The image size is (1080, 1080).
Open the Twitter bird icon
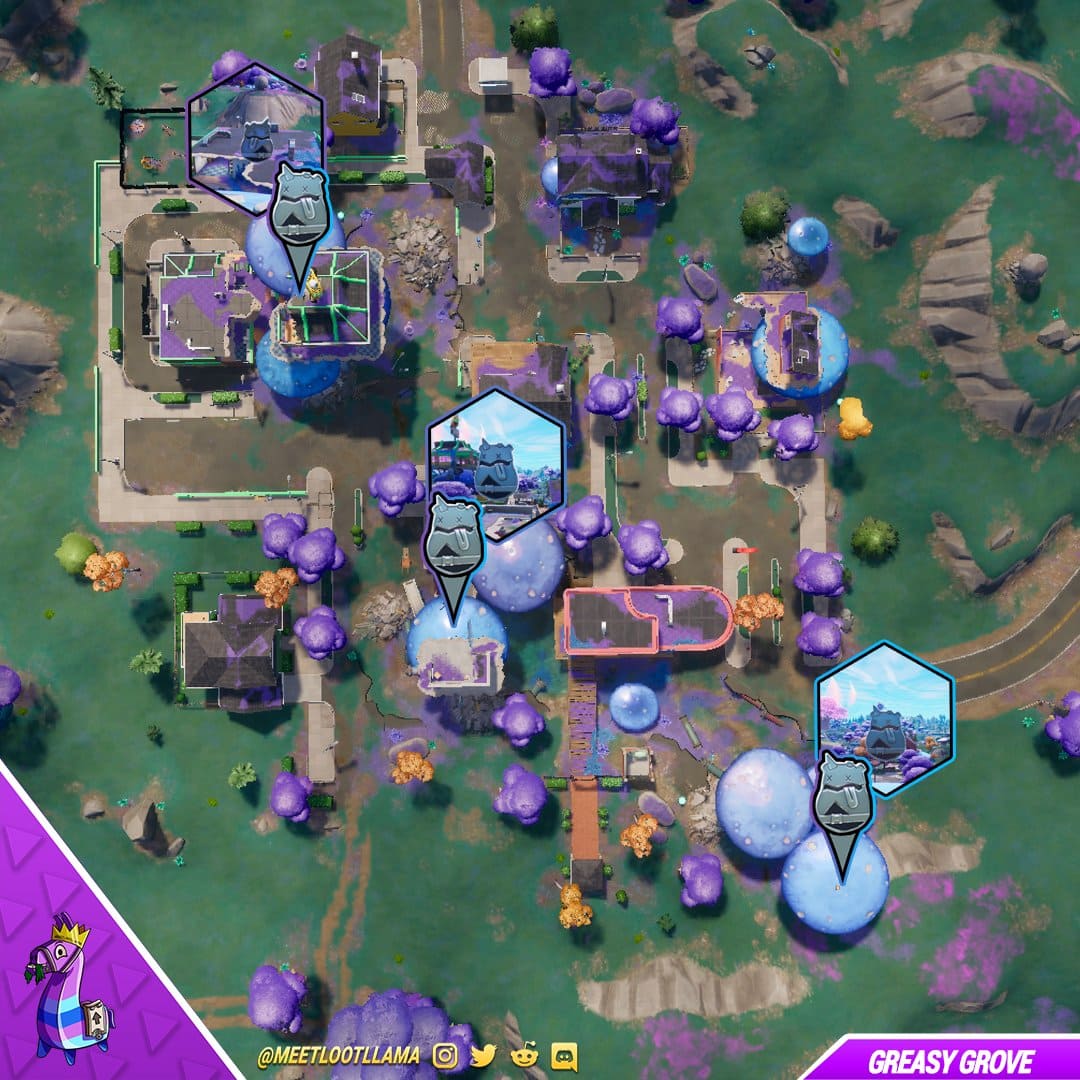pos(484,1056)
